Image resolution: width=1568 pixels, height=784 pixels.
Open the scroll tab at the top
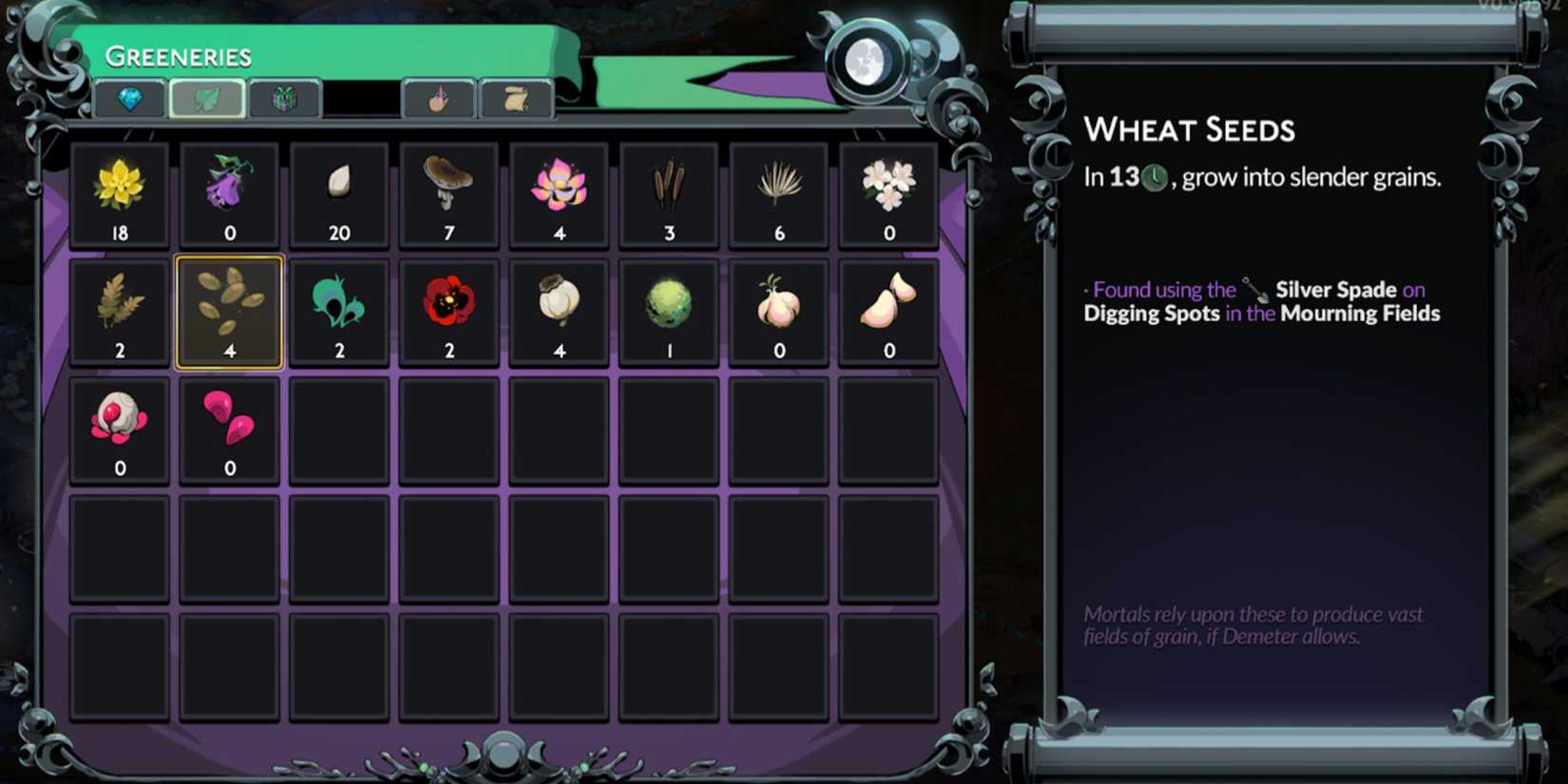point(516,98)
